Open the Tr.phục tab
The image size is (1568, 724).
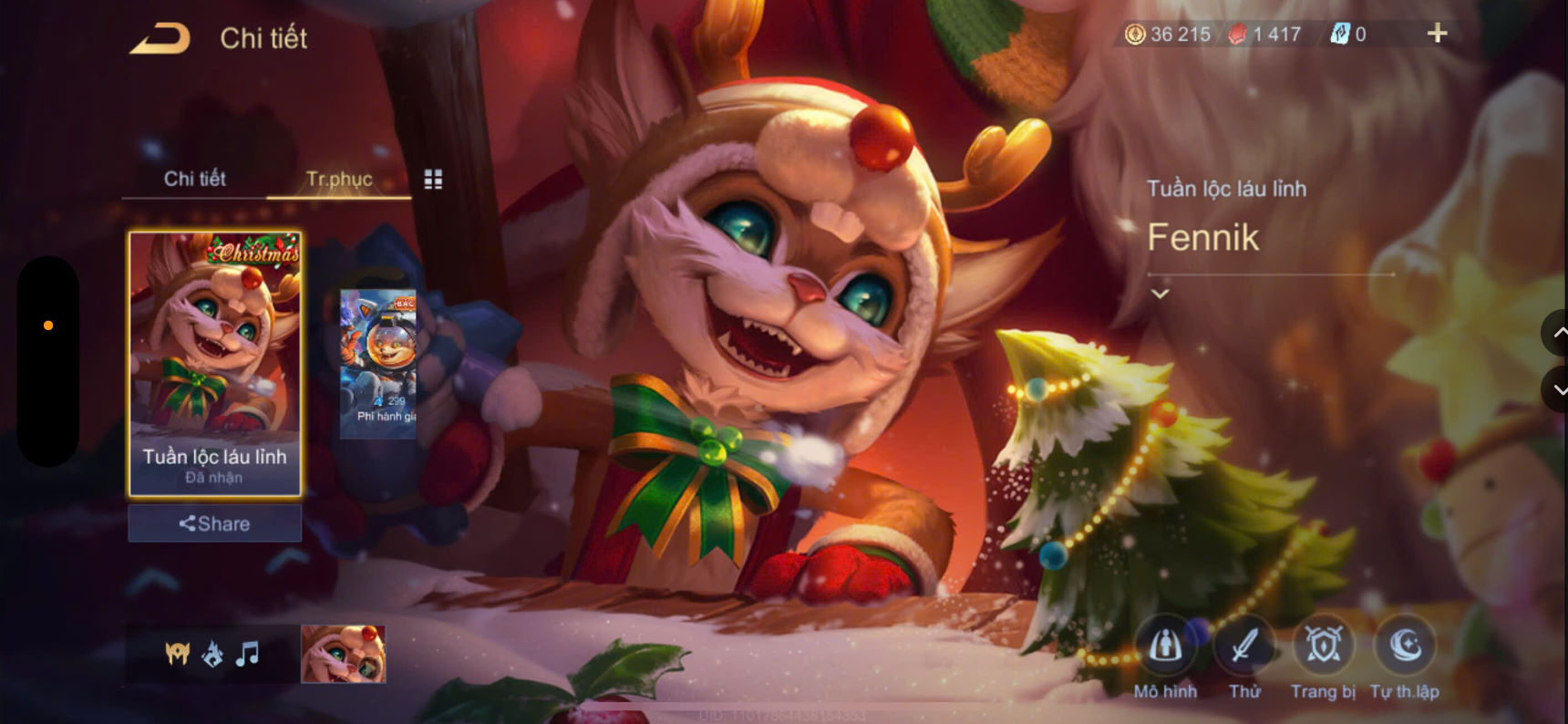339,179
